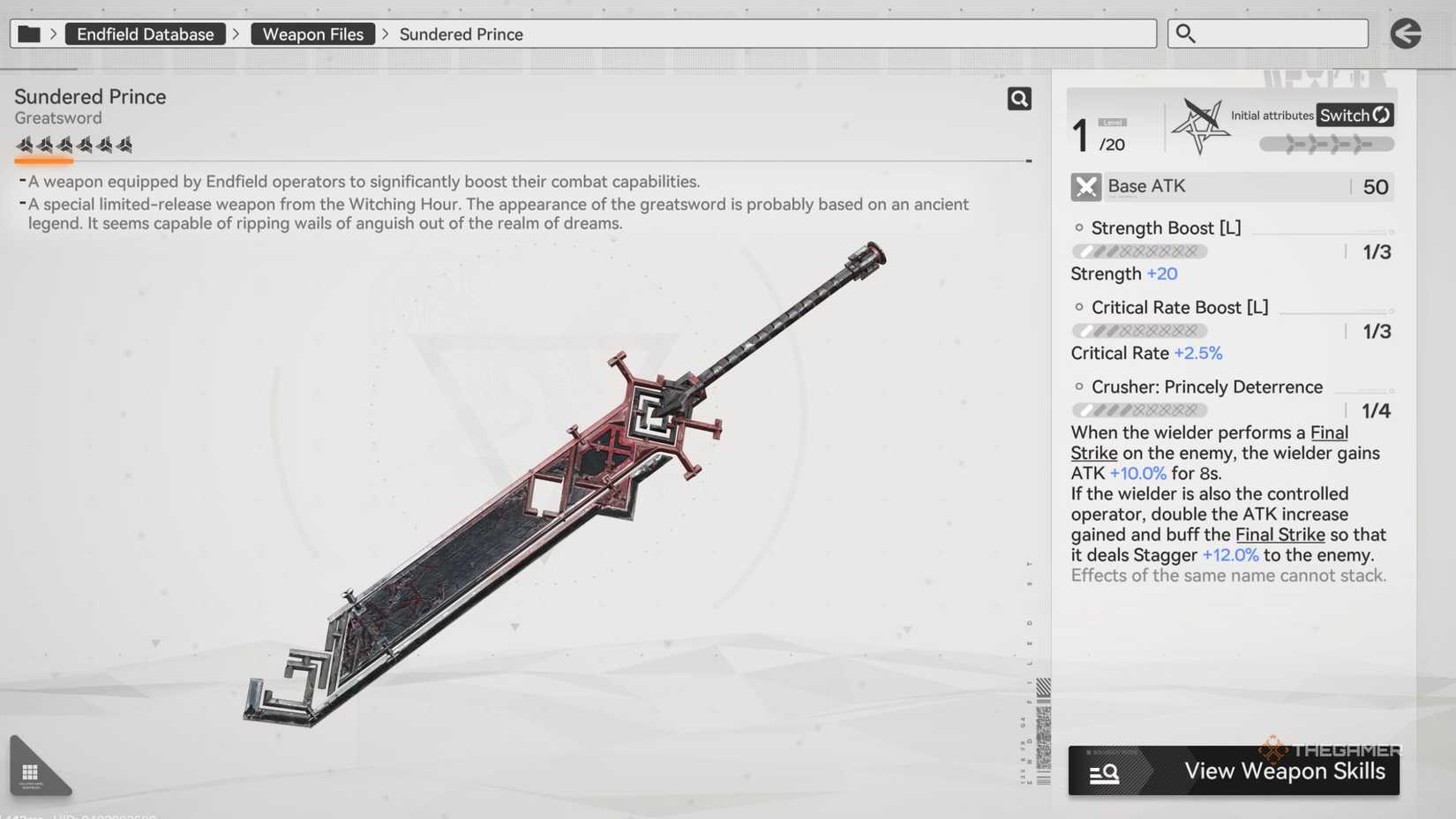Click inside the search input field
Viewport: 1456px width, 819px height.
[x=1271, y=33]
